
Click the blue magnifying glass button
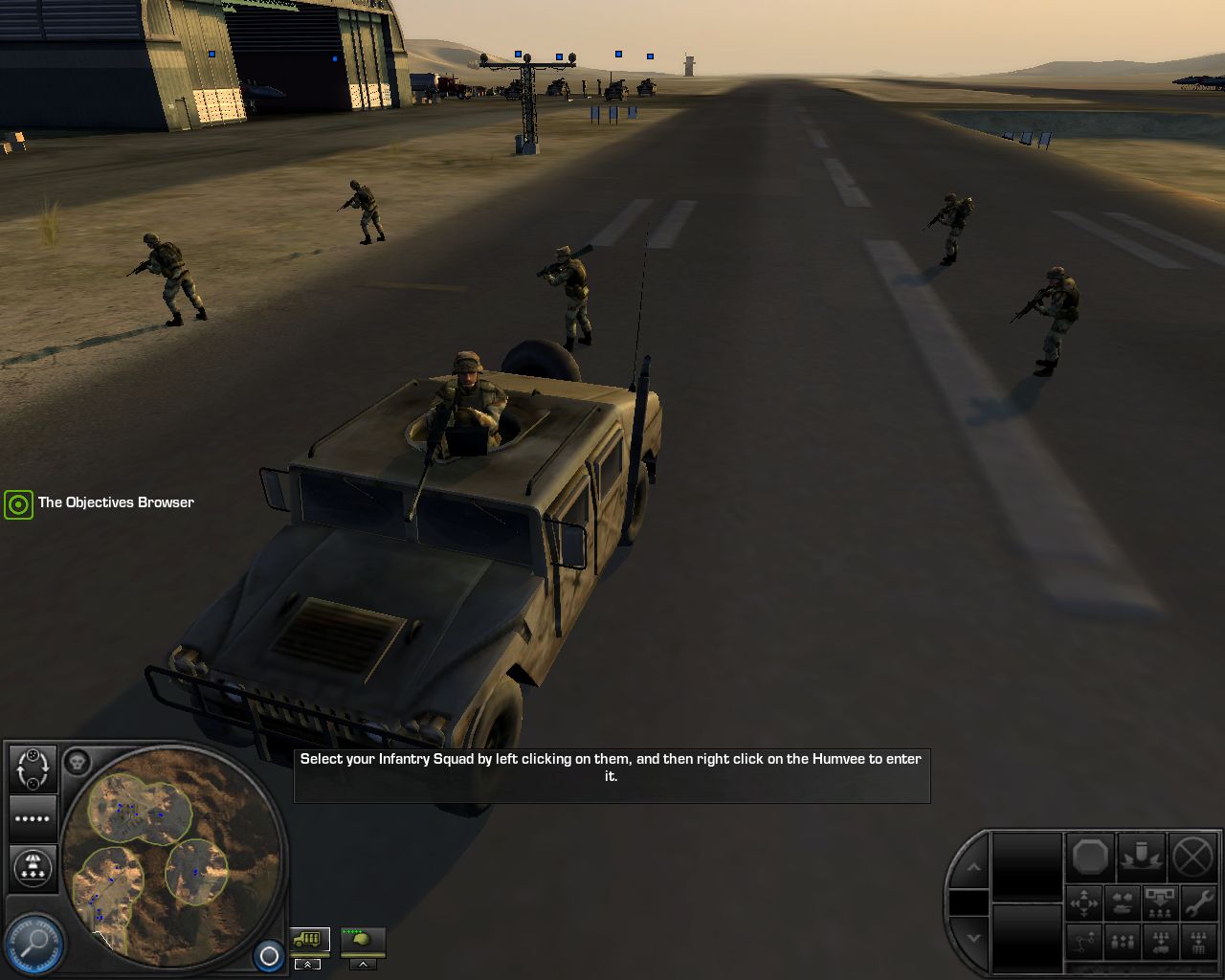(35, 942)
